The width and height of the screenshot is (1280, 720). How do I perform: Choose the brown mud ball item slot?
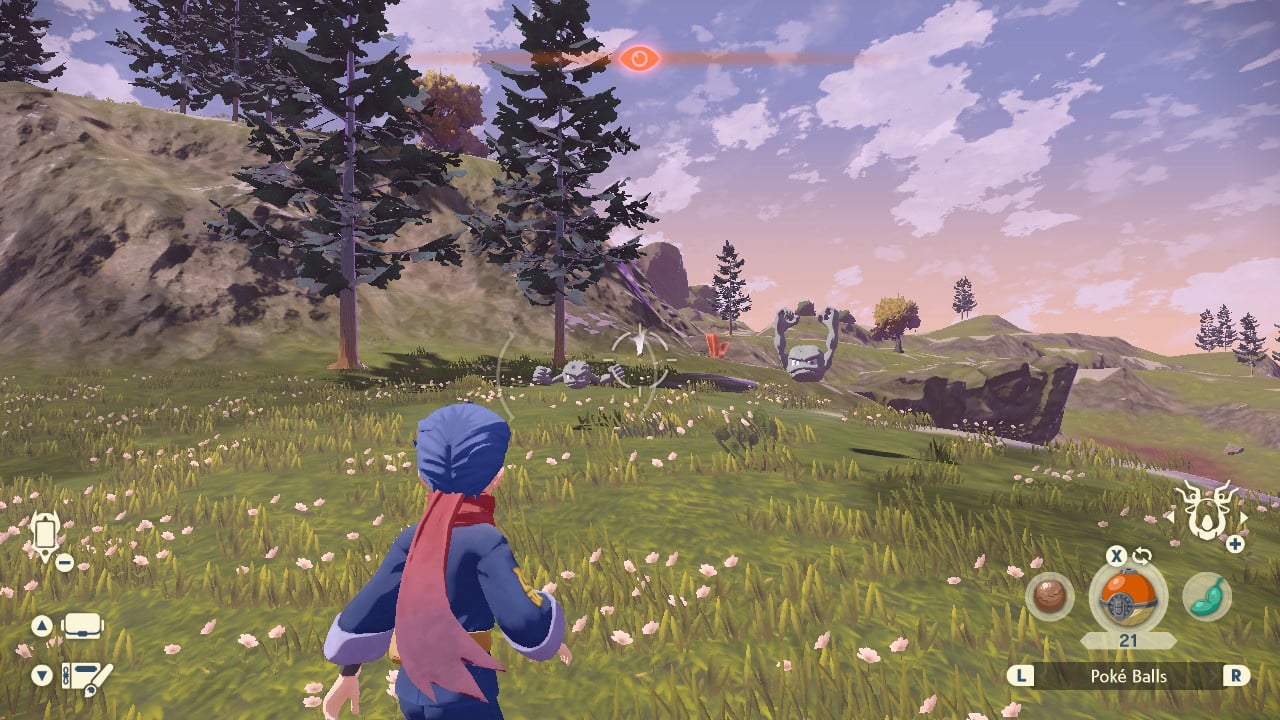pos(1049,597)
